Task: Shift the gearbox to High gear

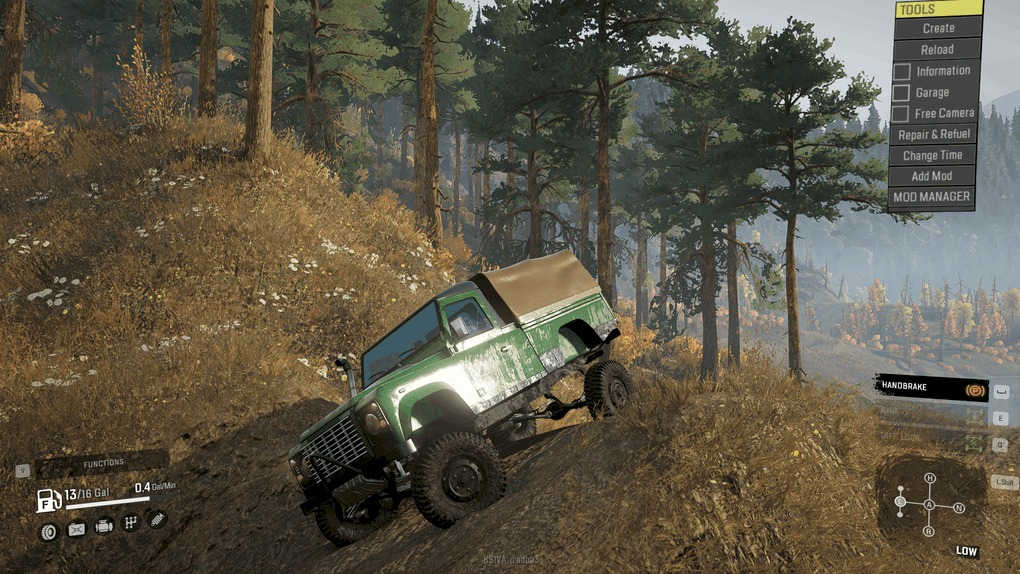Action: click(930, 478)
